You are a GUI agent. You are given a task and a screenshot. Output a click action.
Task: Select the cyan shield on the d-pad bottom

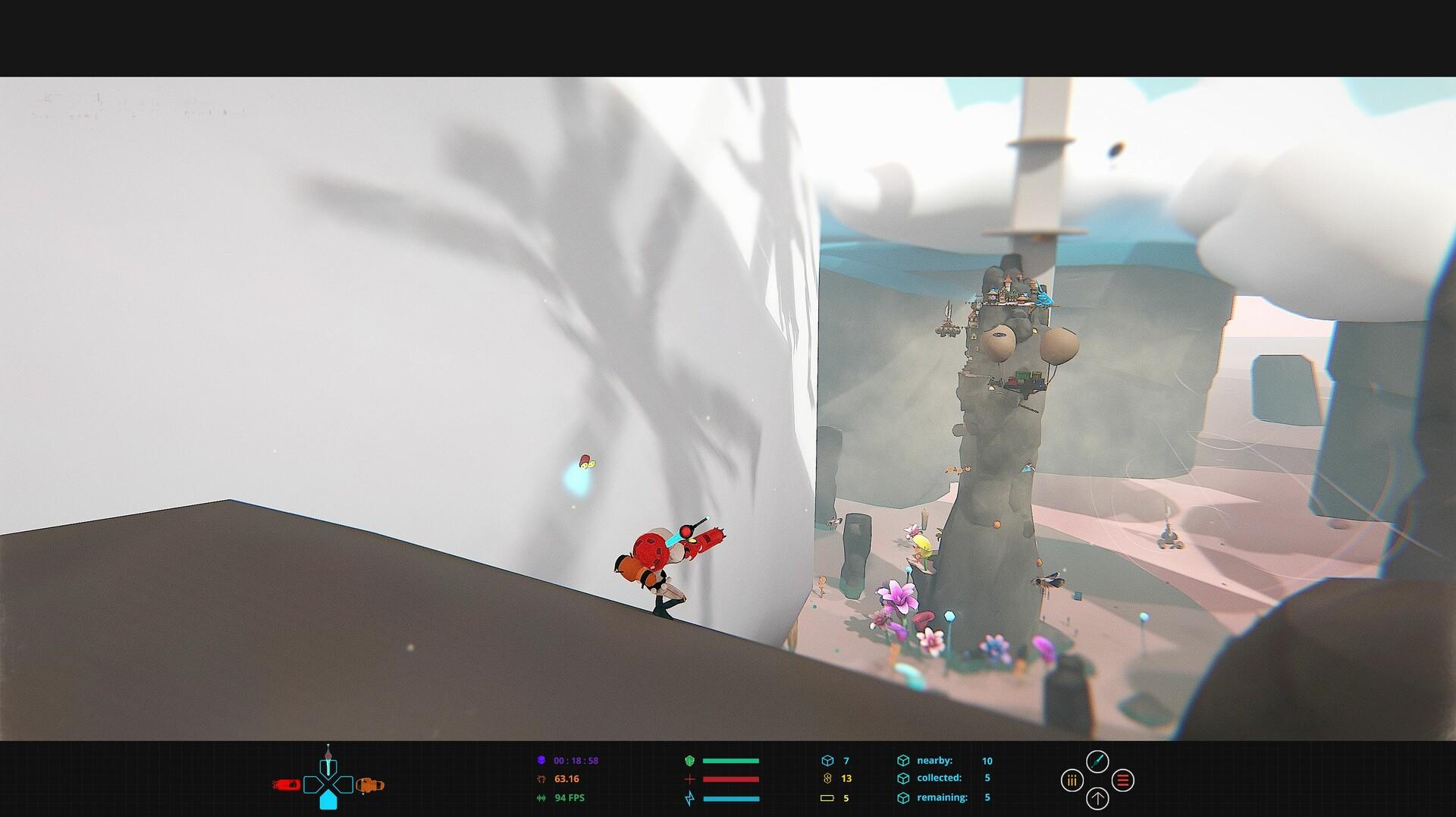click(x=328, y=800)
